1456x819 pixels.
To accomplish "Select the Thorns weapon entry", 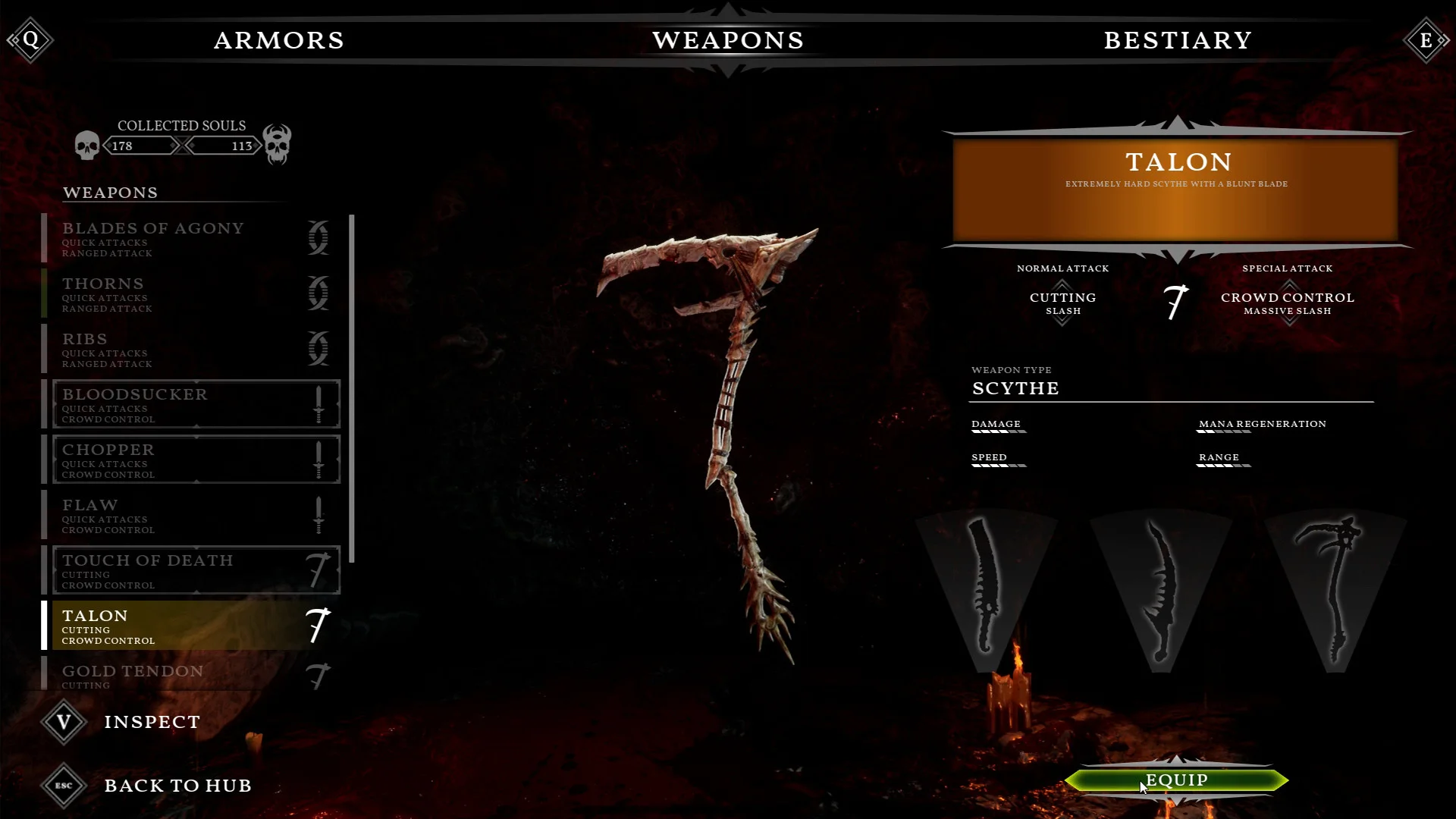I will click(190, 293).
